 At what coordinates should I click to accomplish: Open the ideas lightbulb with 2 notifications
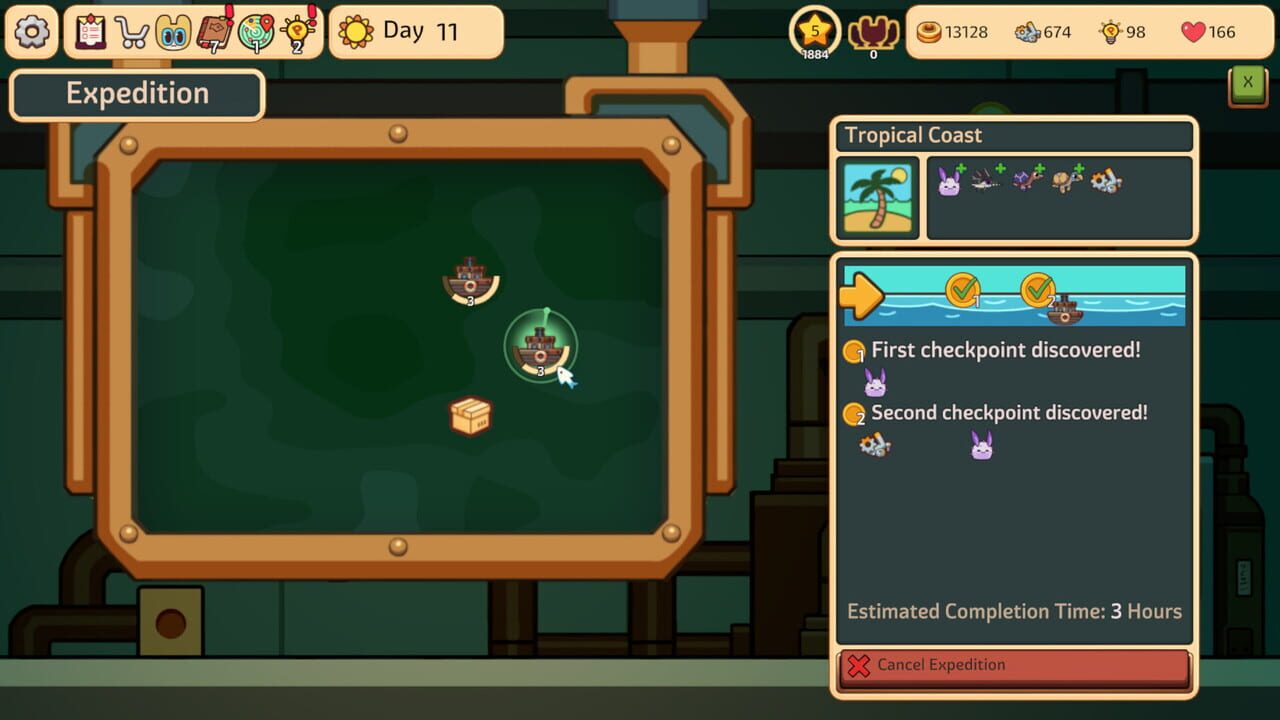coord(295,31)
